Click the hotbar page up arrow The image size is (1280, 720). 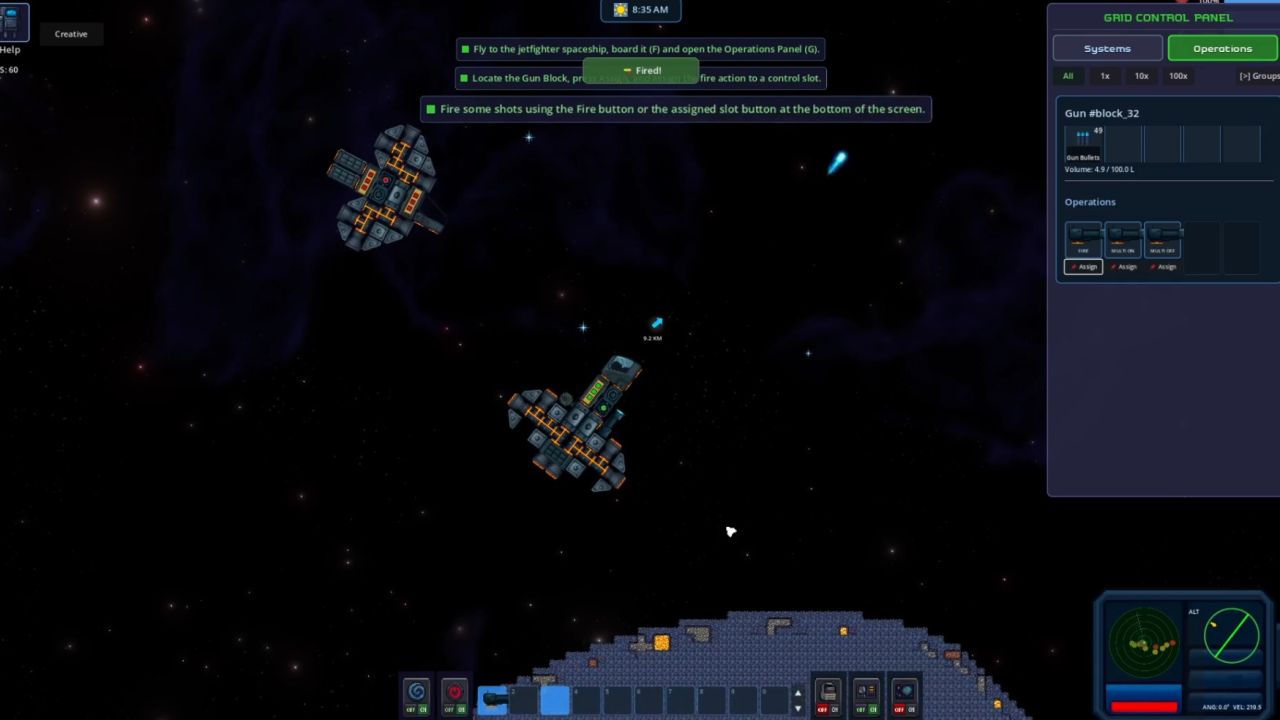point(798,692)
